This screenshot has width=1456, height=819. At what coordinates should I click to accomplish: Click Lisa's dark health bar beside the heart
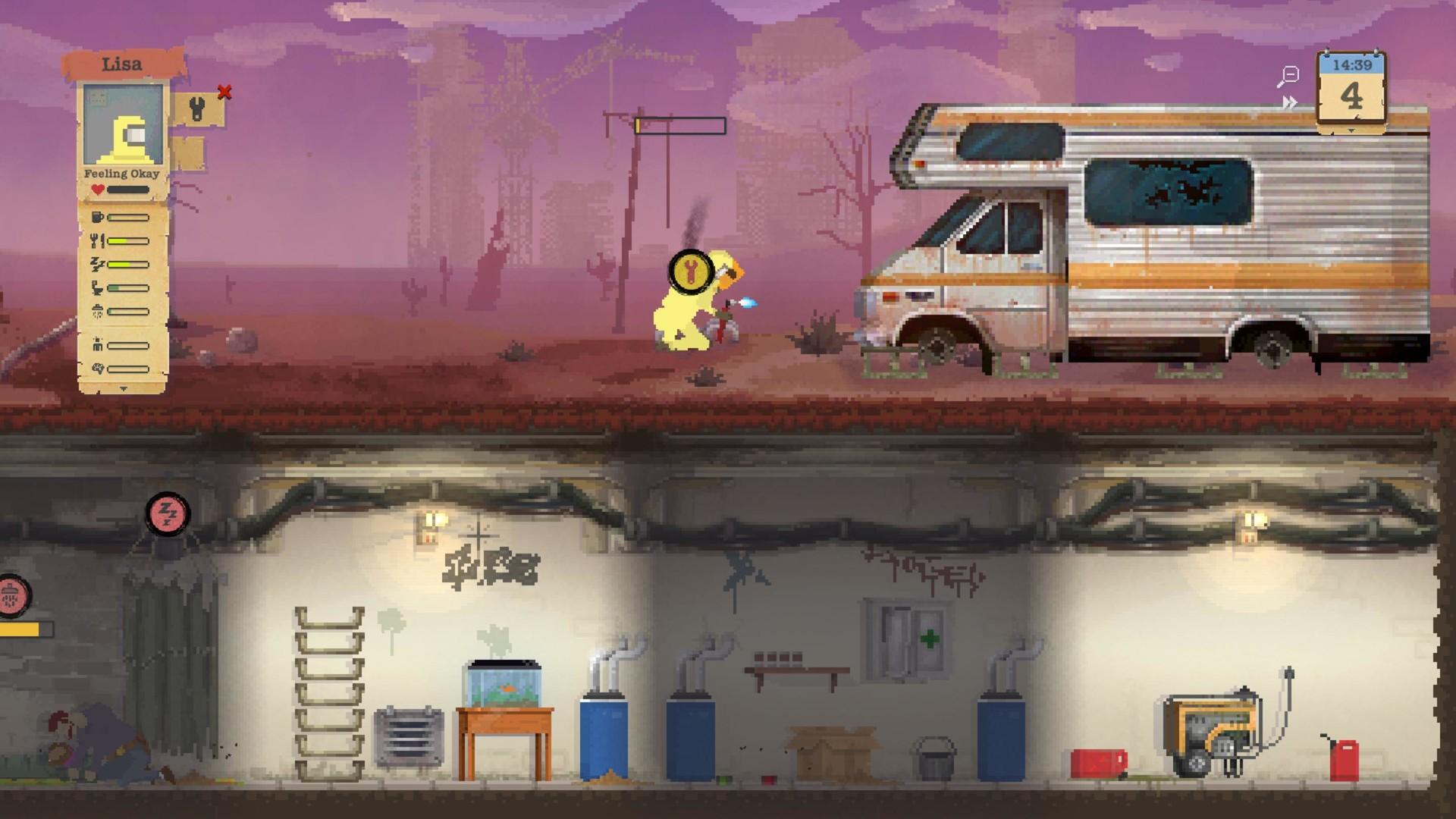pyautogui.click(x=128, y=187)
